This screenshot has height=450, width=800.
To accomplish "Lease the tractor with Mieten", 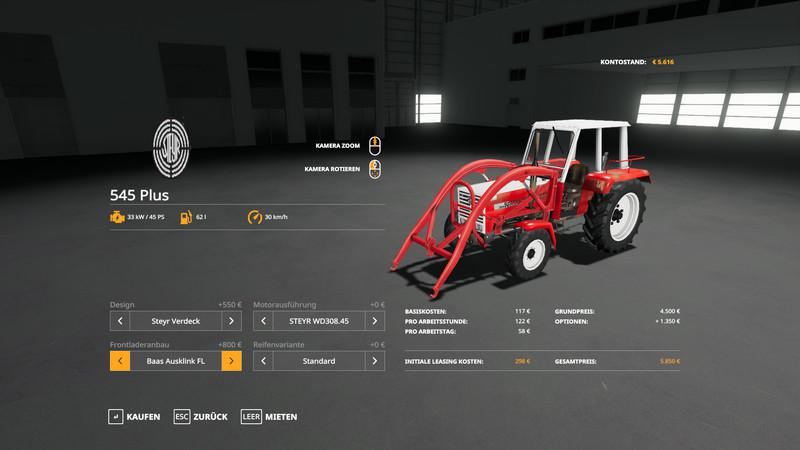I will click(x=268, y=416).
